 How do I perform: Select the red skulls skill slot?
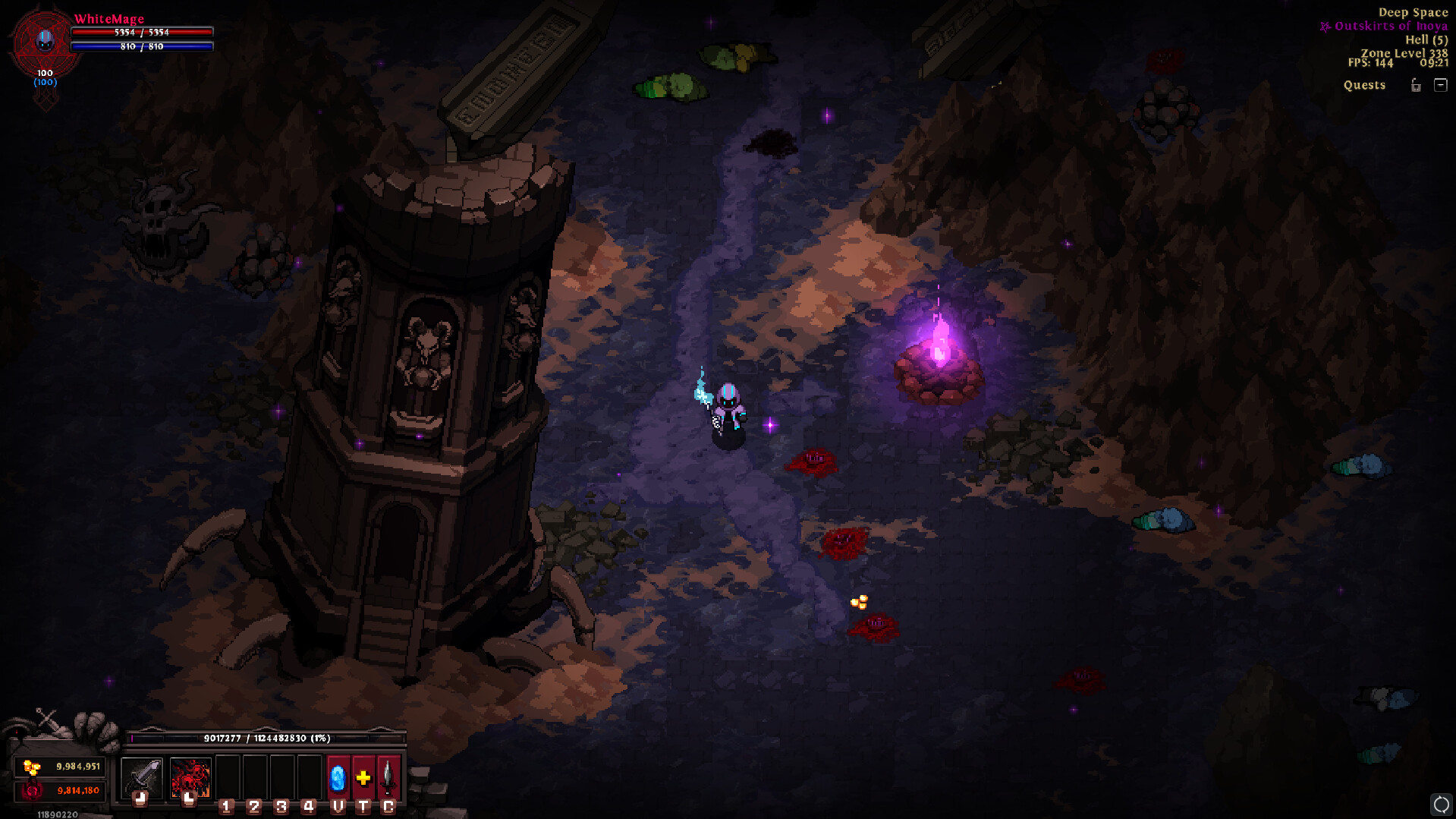190,777
